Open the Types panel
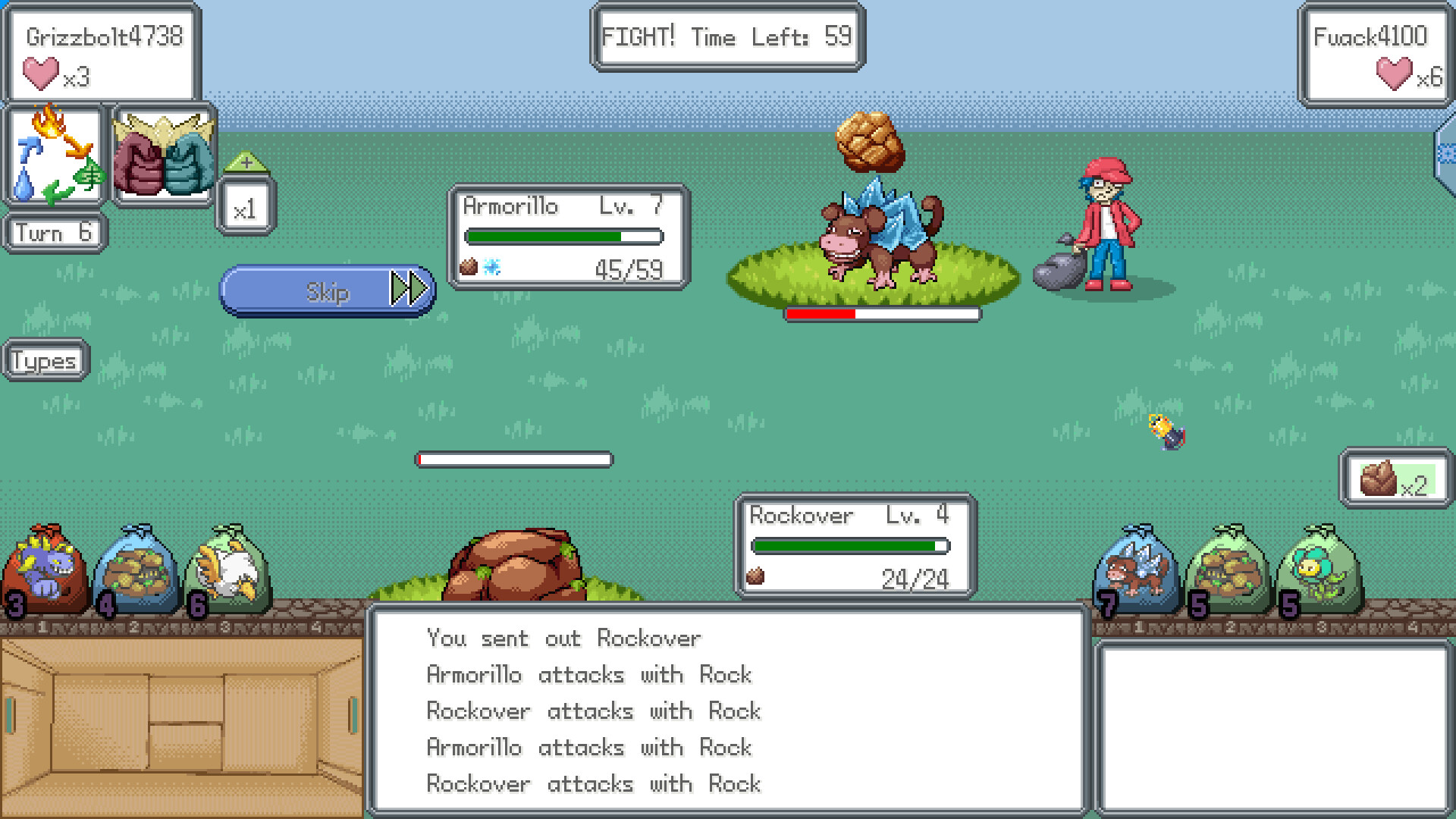This screenshot has height=819, width=1456. click(43, 360)
